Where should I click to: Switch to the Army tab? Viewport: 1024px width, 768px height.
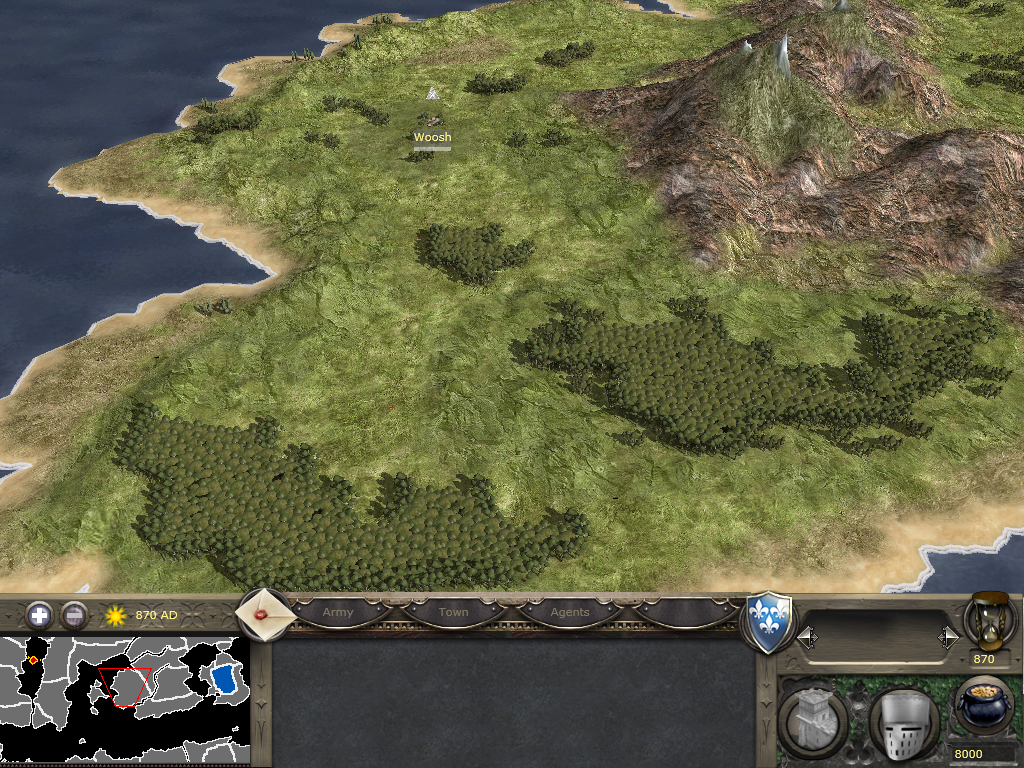tap(338, 612)
